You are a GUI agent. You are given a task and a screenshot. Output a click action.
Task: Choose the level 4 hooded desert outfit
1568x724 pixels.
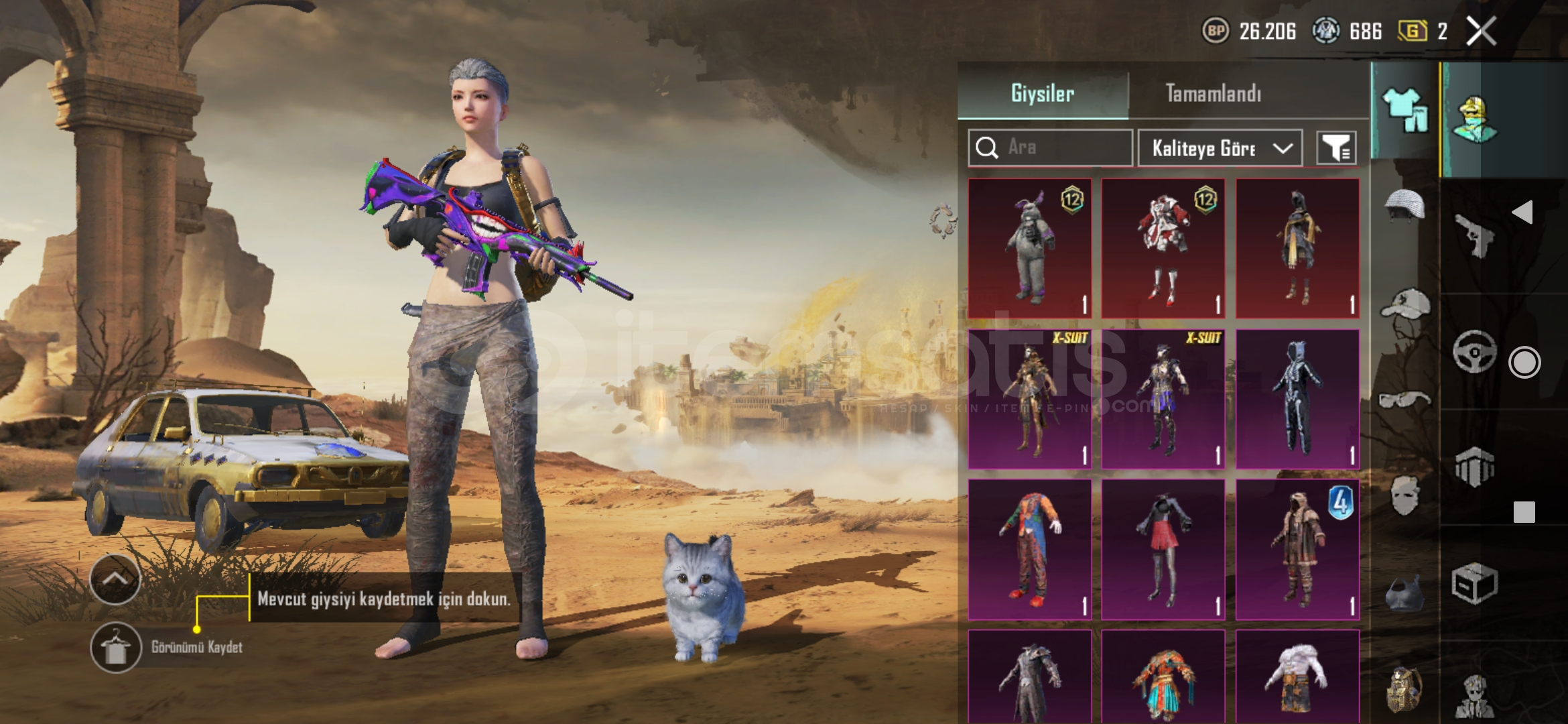click(1297, 550)
